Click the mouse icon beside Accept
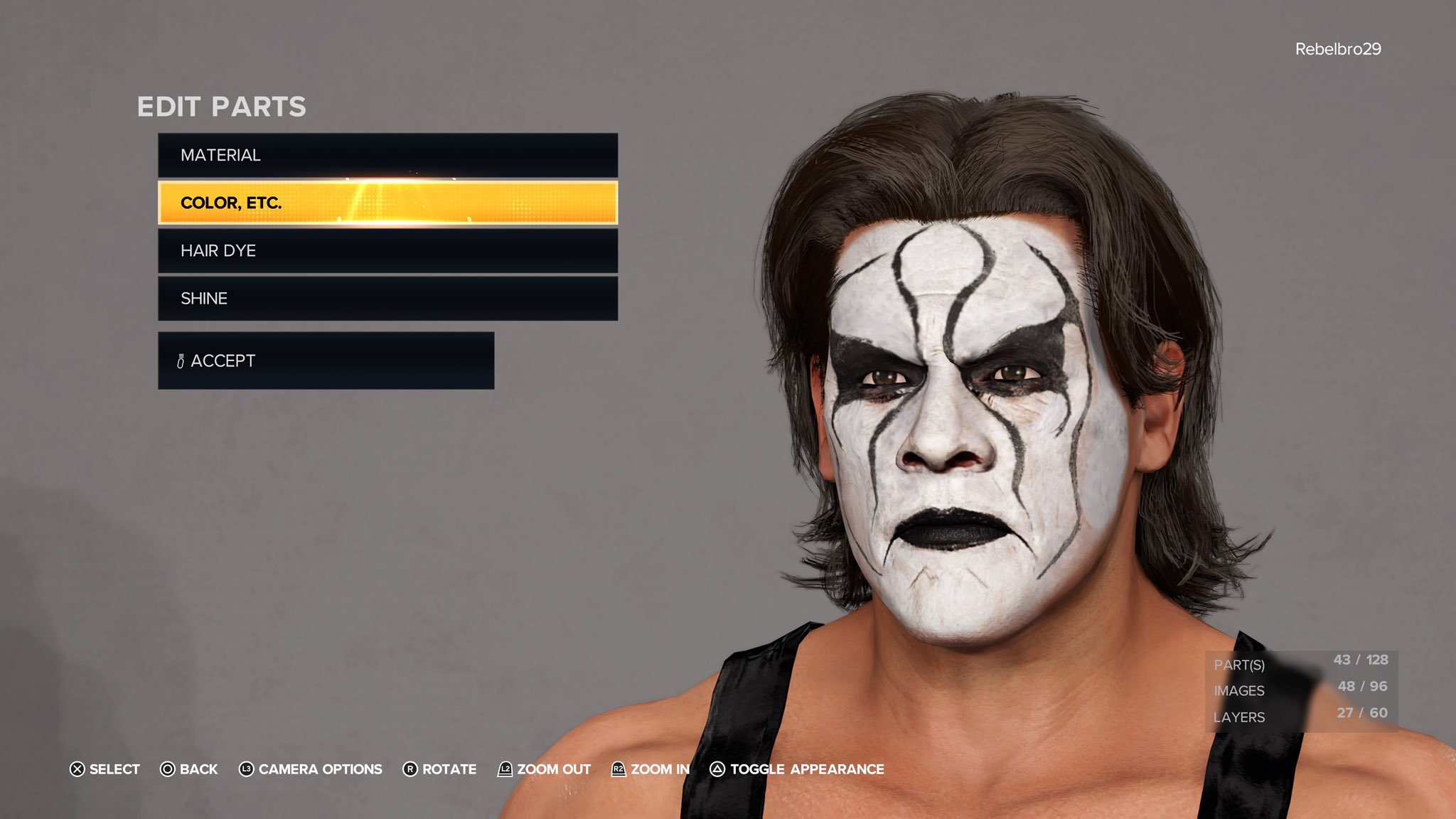This screenshot has width=1456, height=819. pos(181,360)
